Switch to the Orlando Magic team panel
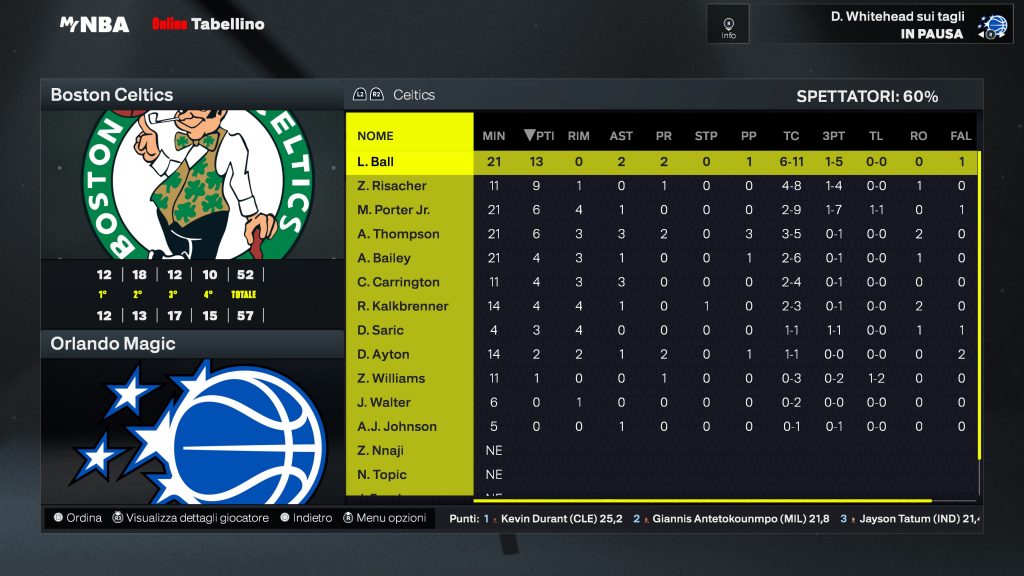 click(192, 344)
